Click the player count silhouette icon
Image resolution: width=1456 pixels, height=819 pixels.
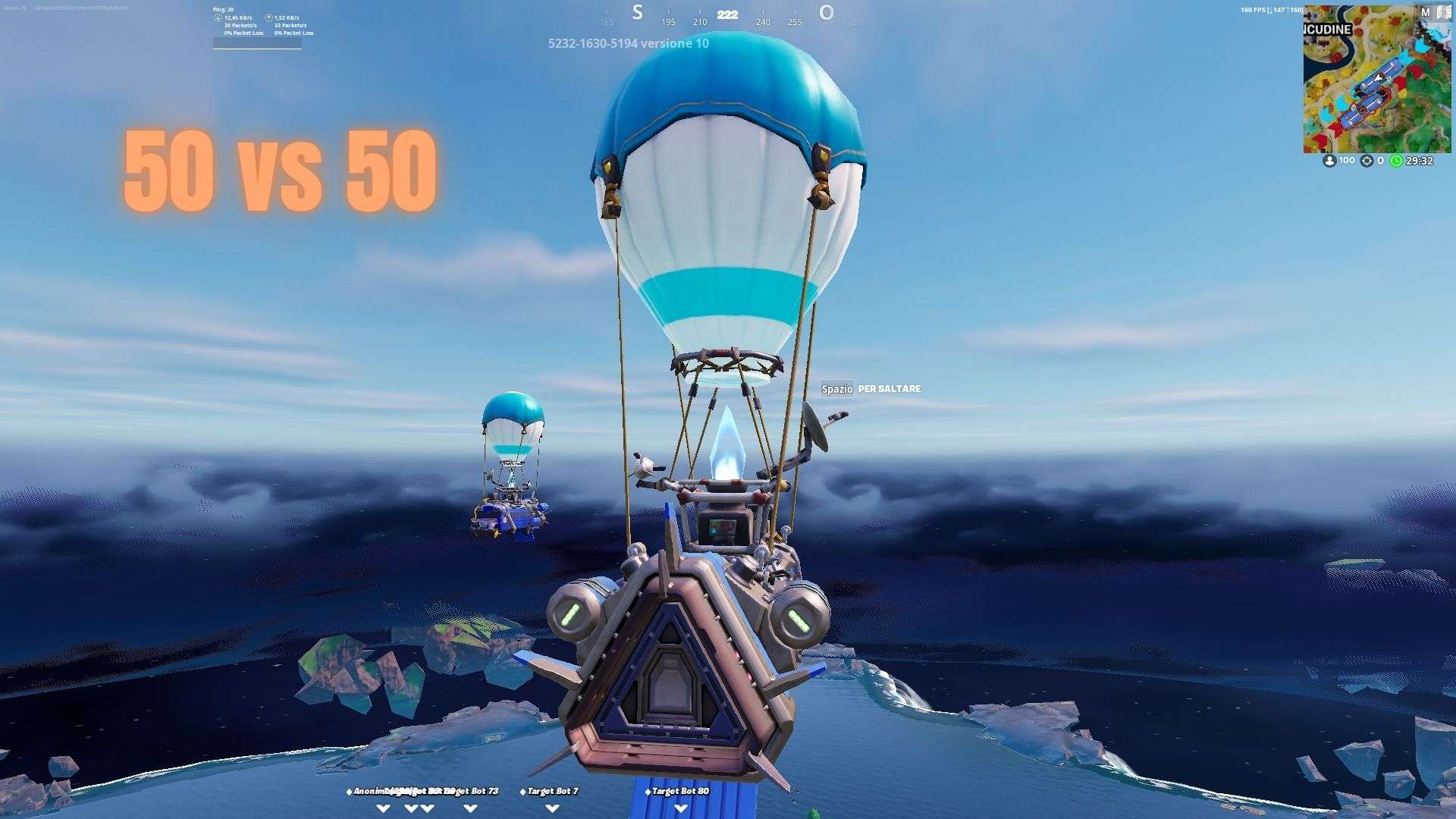coord(1329,160)
